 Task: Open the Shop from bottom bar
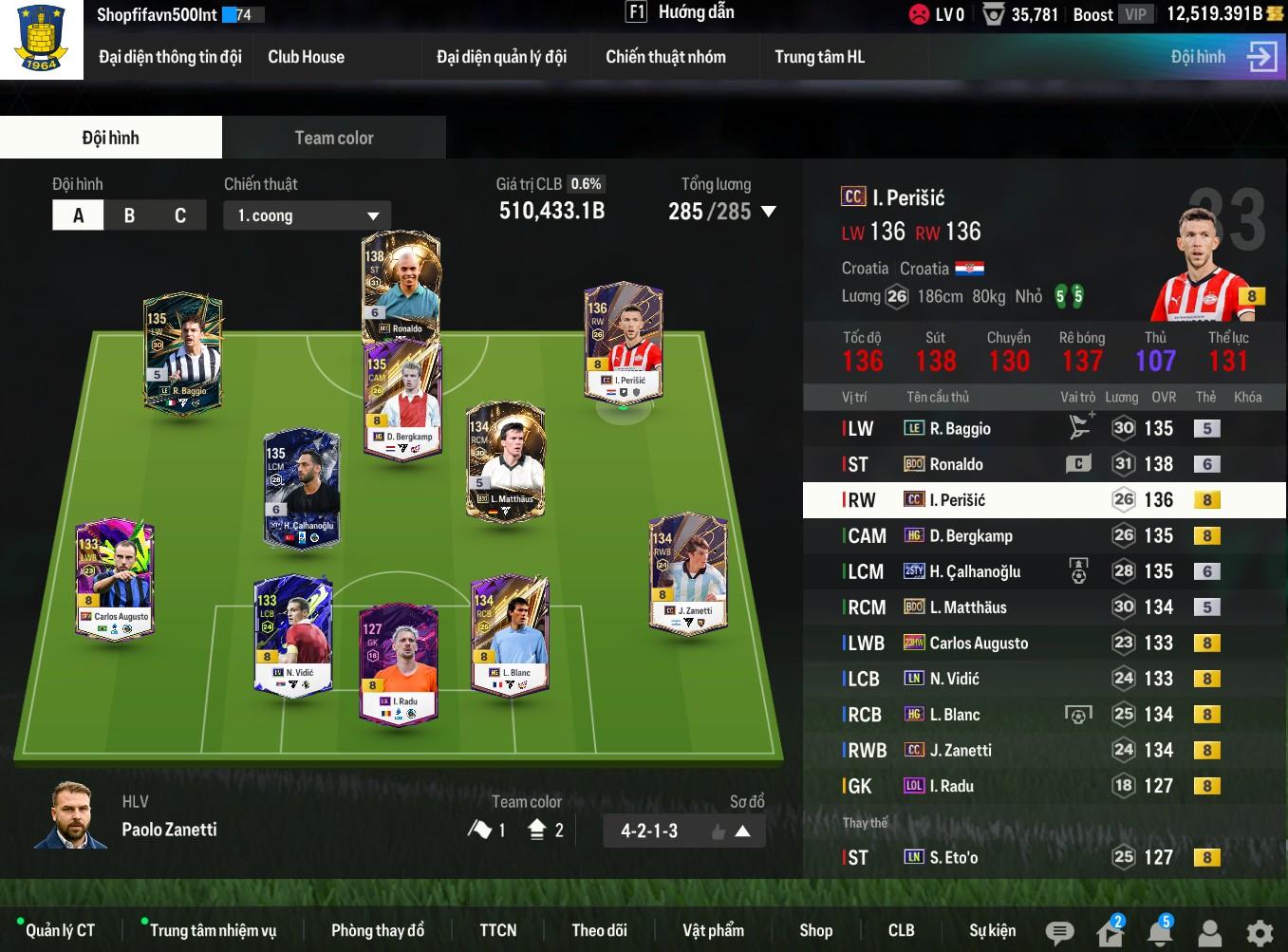[815, 930]
